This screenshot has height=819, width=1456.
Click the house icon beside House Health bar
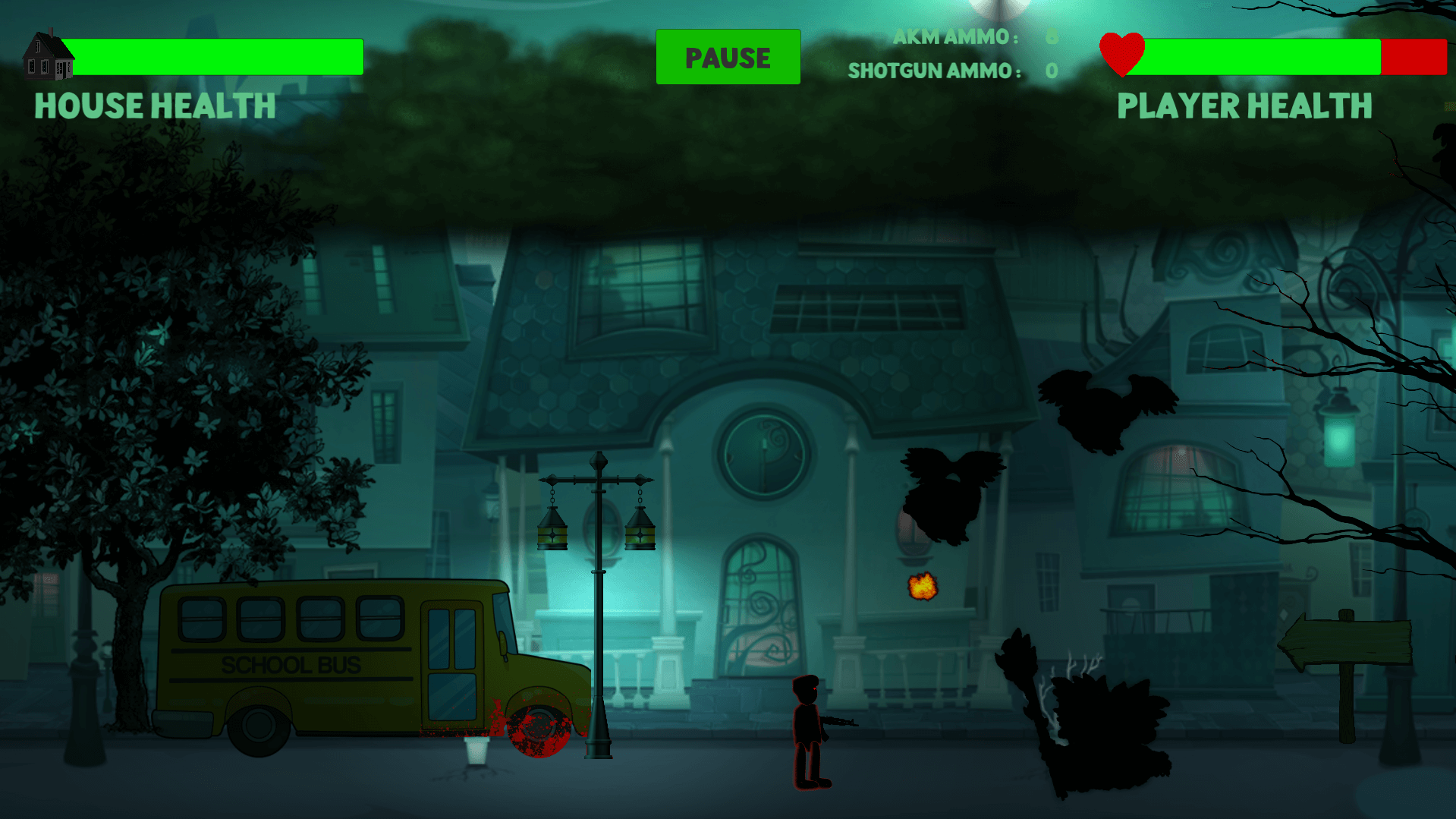tap(47, 57)
